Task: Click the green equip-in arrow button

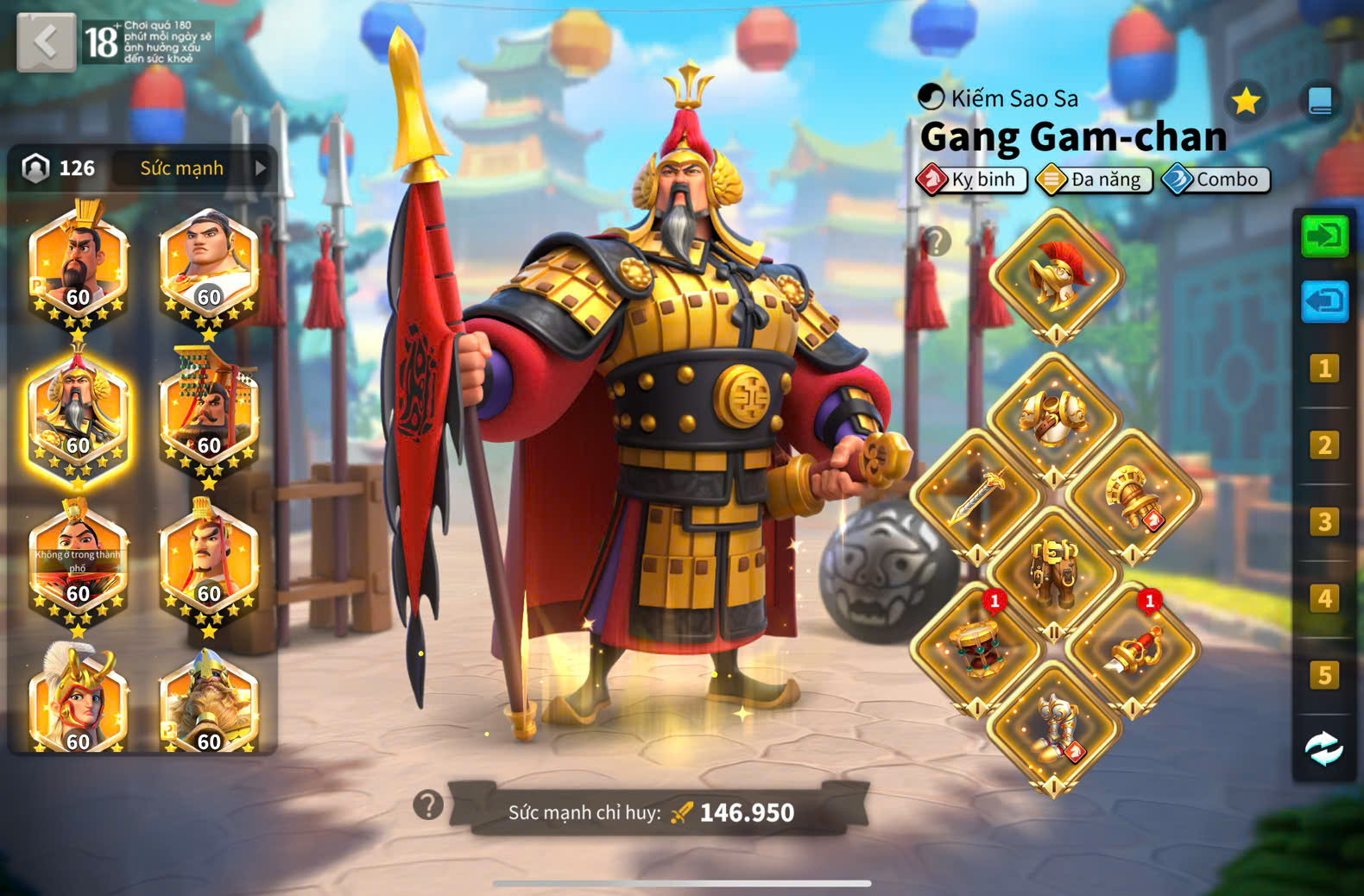Action: click(x=1324, y=236)
